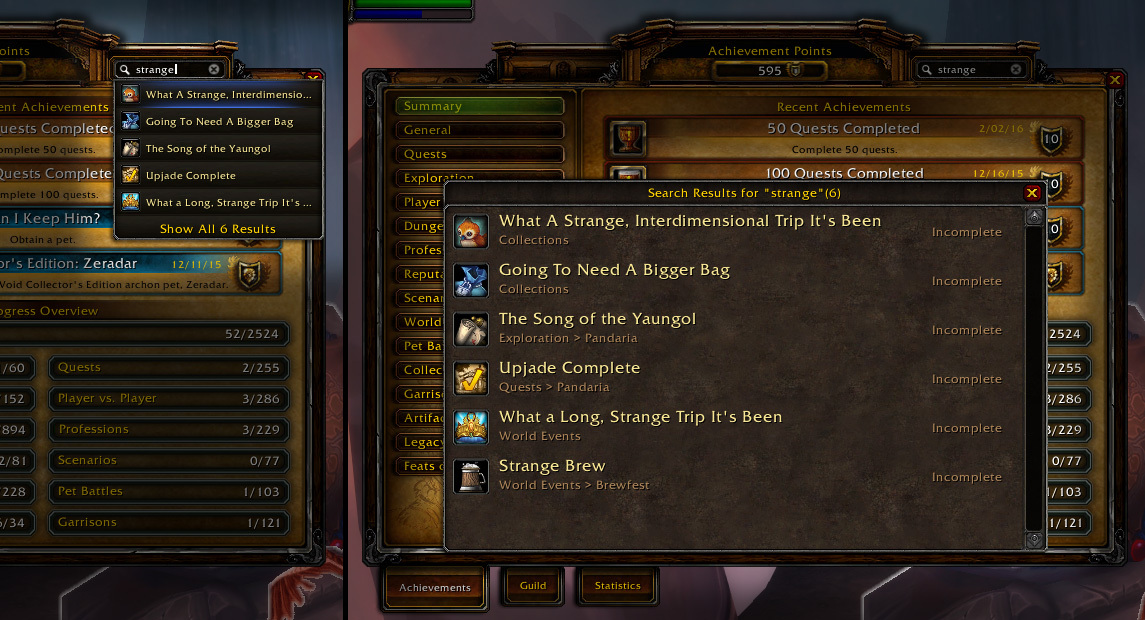Screen dimensions: 1145x620
Task: Choose The Song of the Yaungol dropdown suggestion
Action: point(208,149)
